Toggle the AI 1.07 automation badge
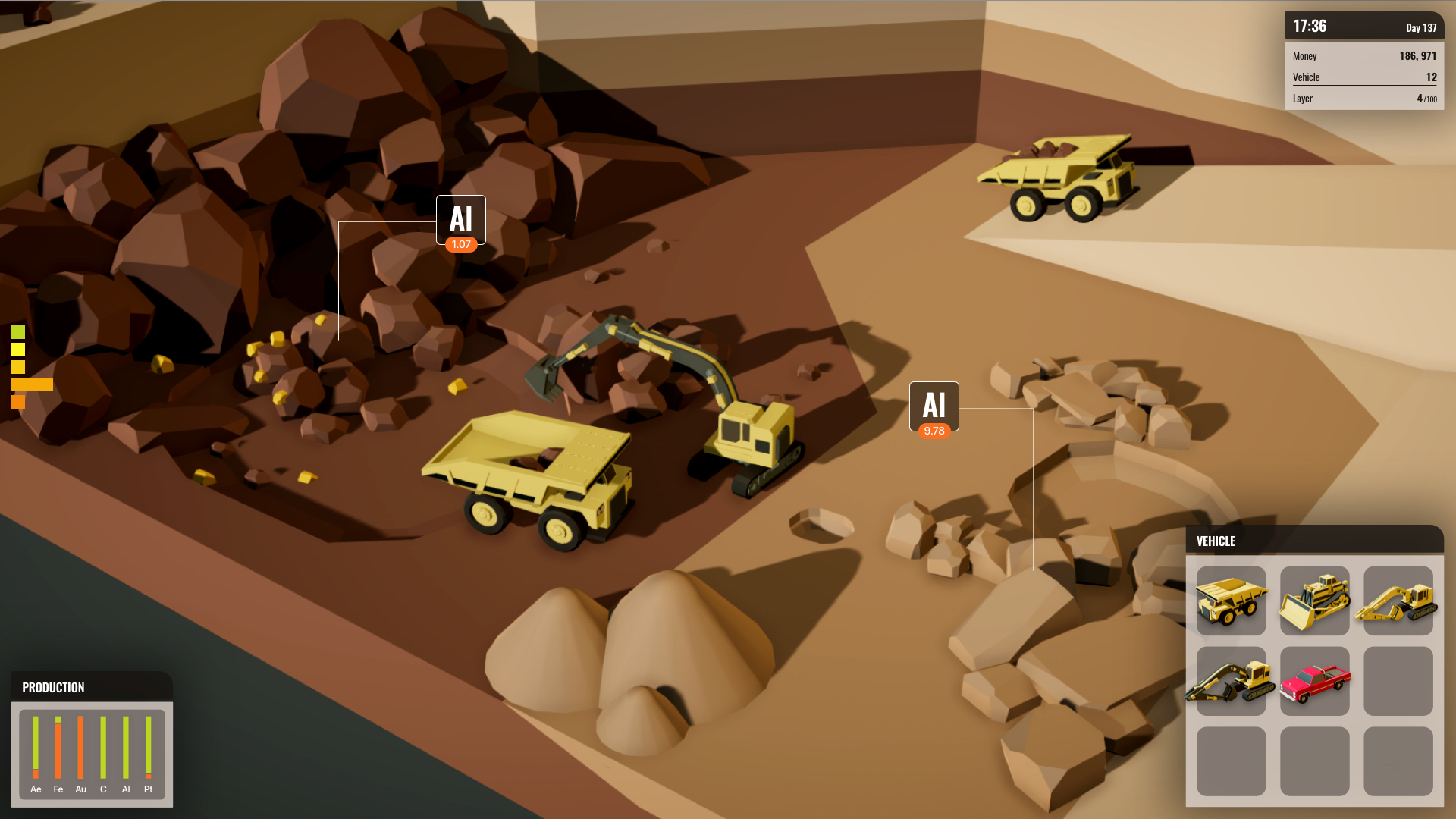The image size is (1456, 819). point(460,244)
